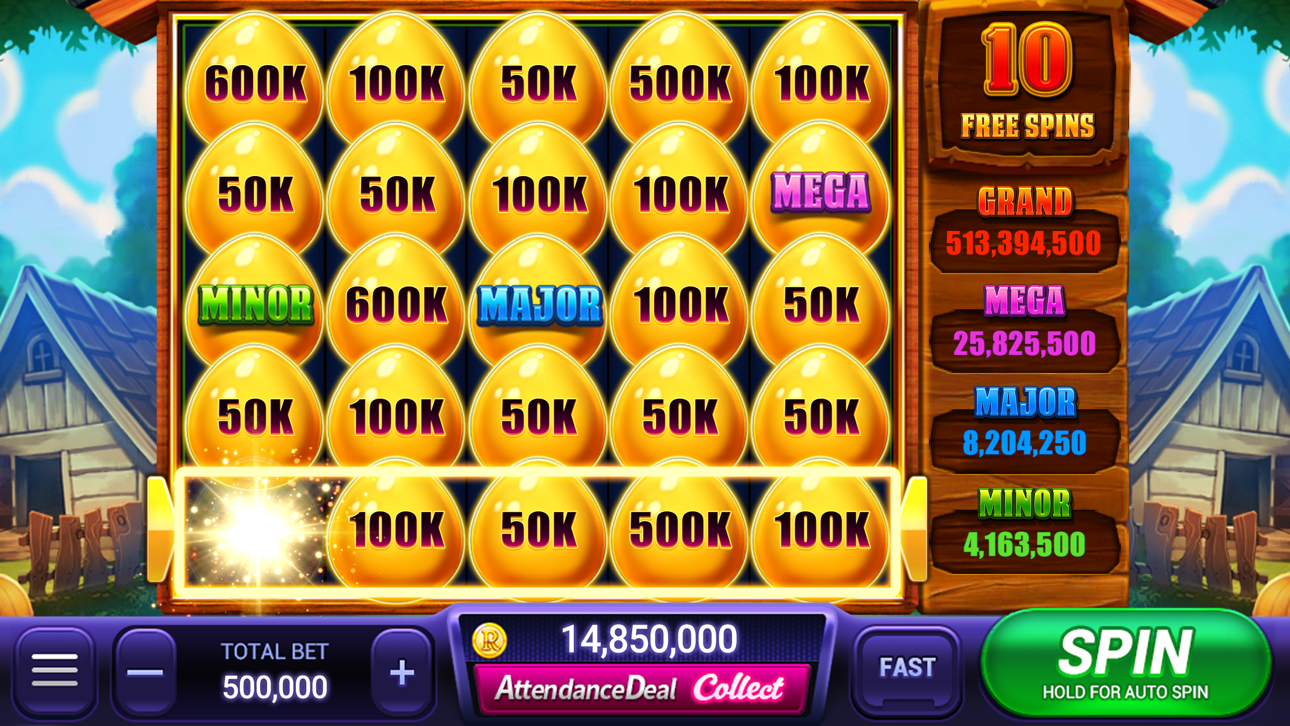Select the MEGA golden egg
The width and height of the screenshot is (1290, 726).
pos(820,190)
